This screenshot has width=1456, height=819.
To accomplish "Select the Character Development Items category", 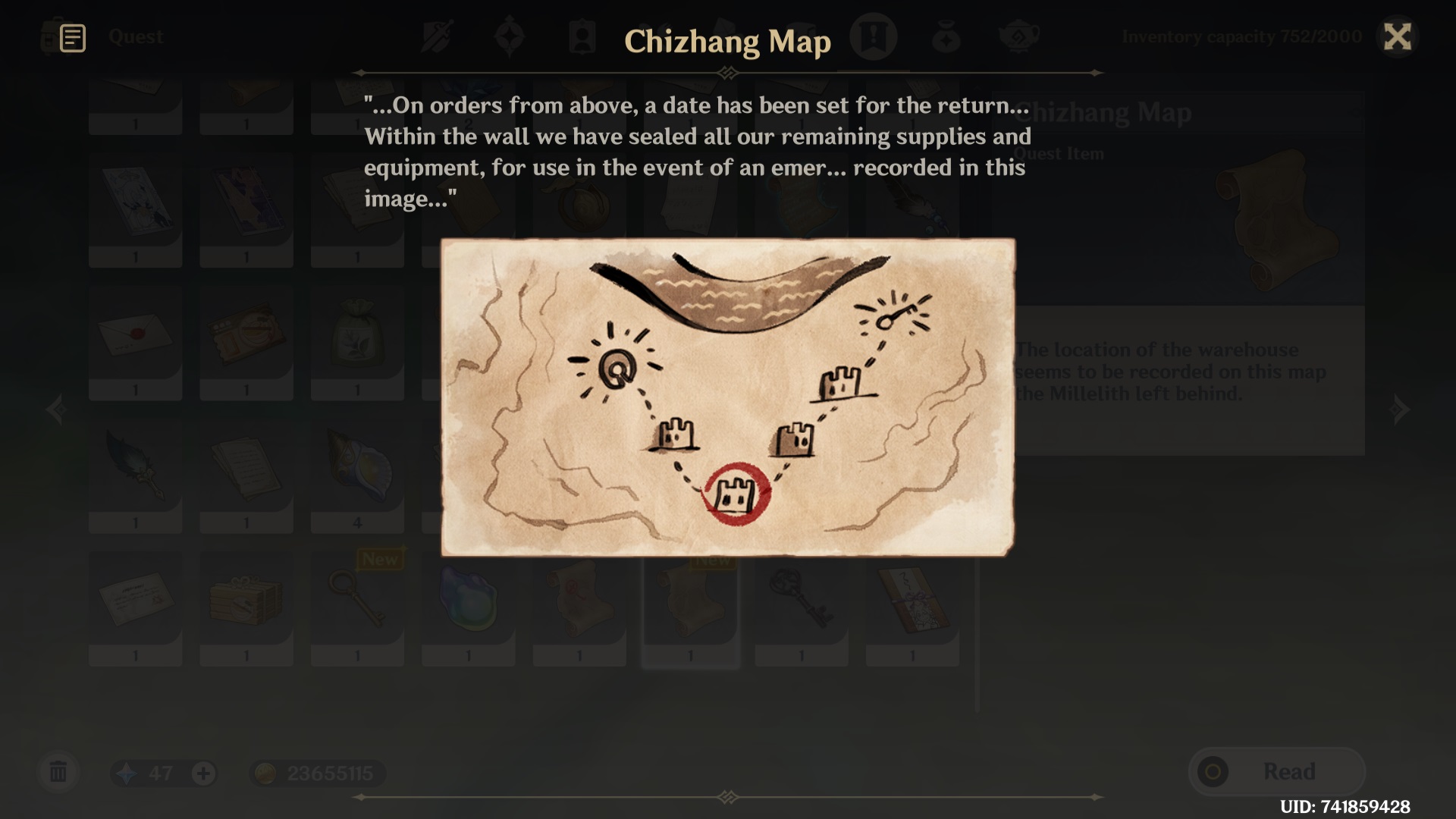I will point(582,36).
